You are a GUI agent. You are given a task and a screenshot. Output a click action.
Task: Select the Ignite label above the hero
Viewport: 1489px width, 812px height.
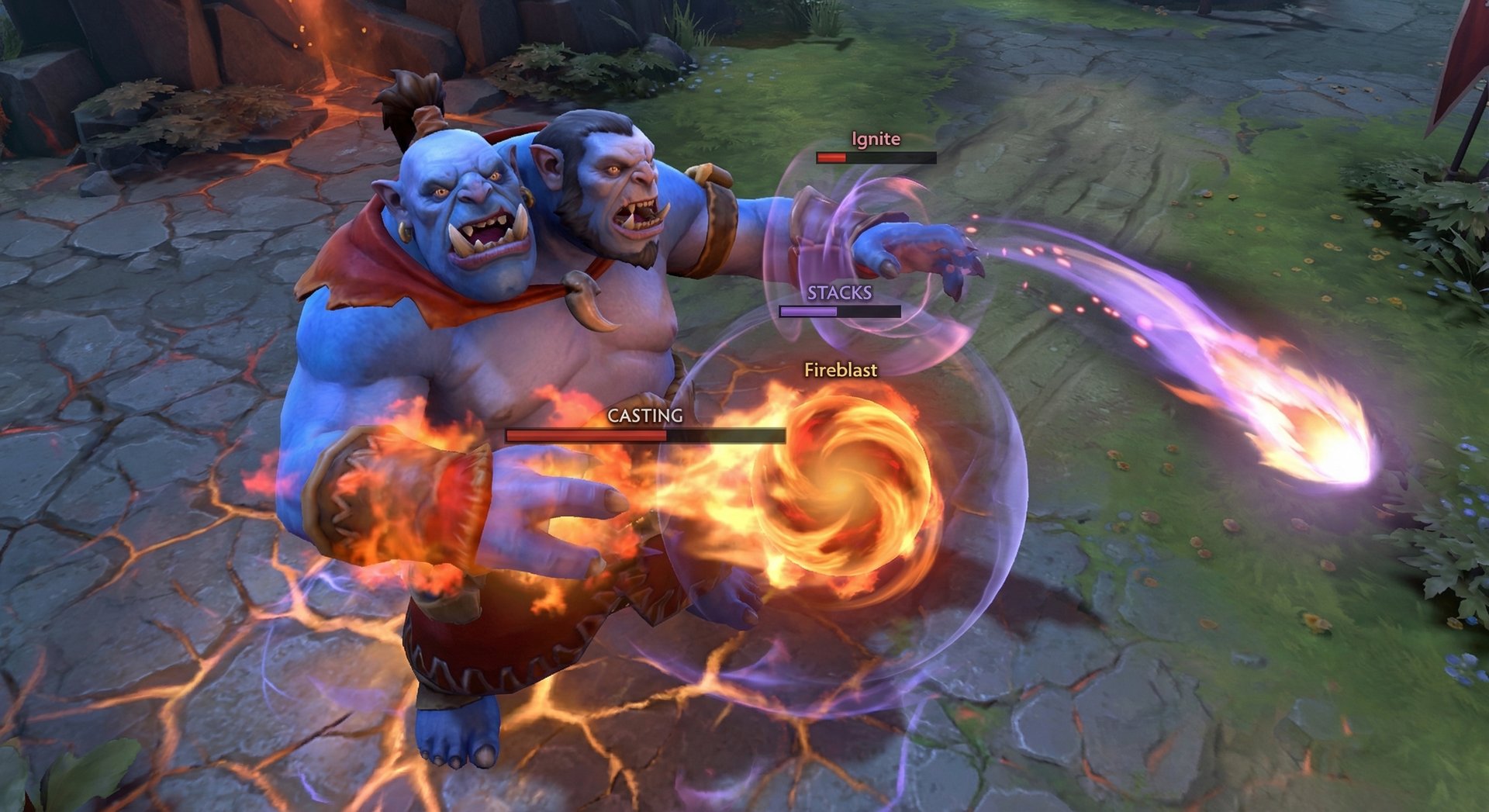pyautogui.click(x=875, y=139)
